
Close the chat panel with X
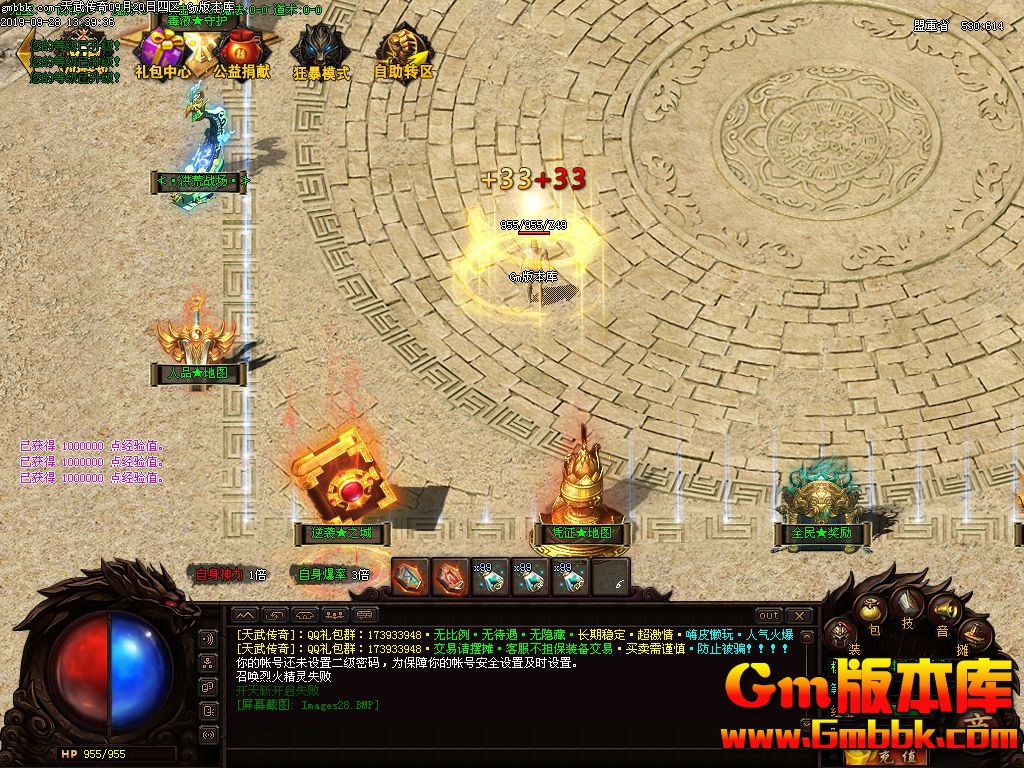(799, 615)
